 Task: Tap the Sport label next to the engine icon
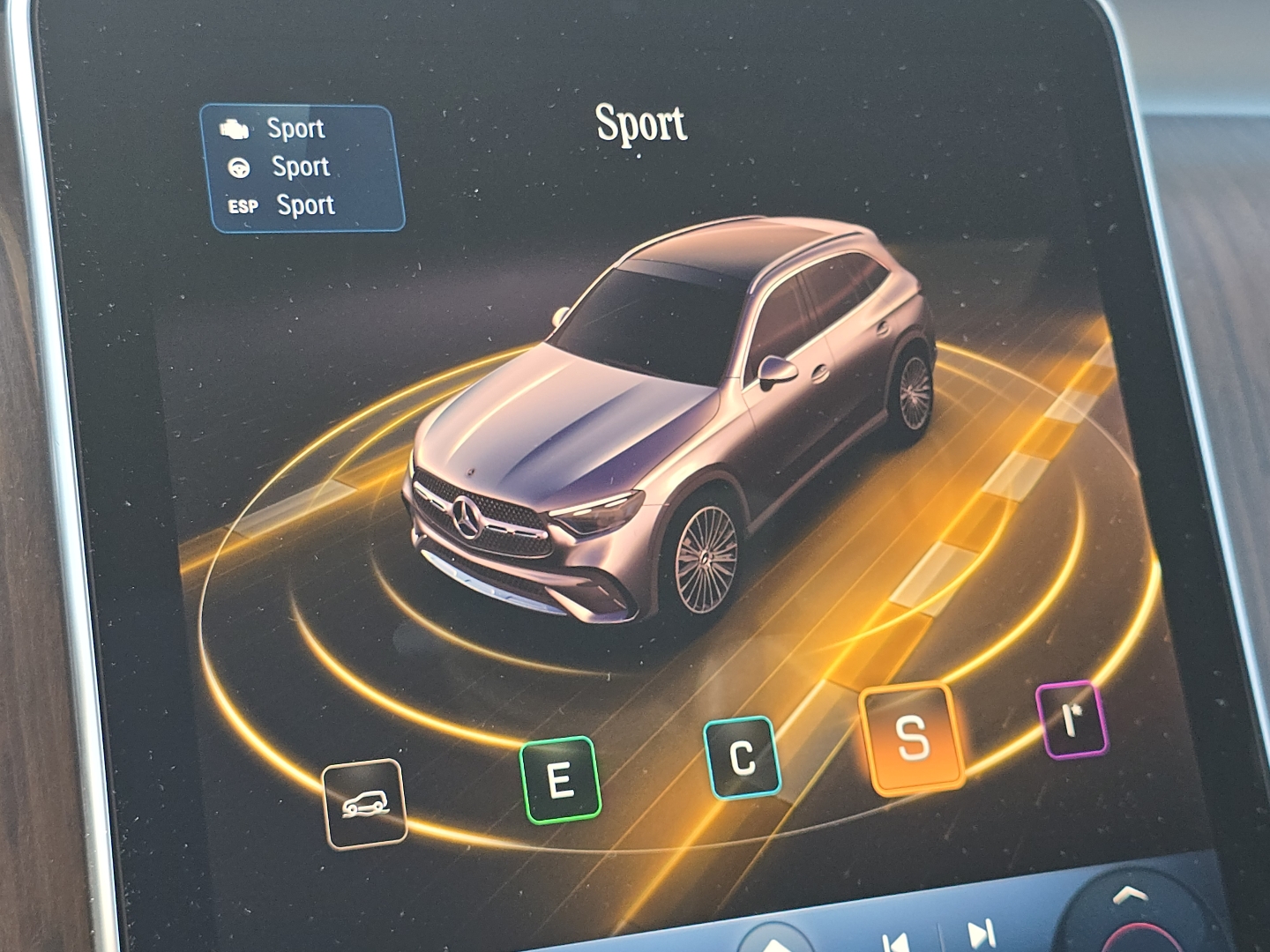click(295, 128)
